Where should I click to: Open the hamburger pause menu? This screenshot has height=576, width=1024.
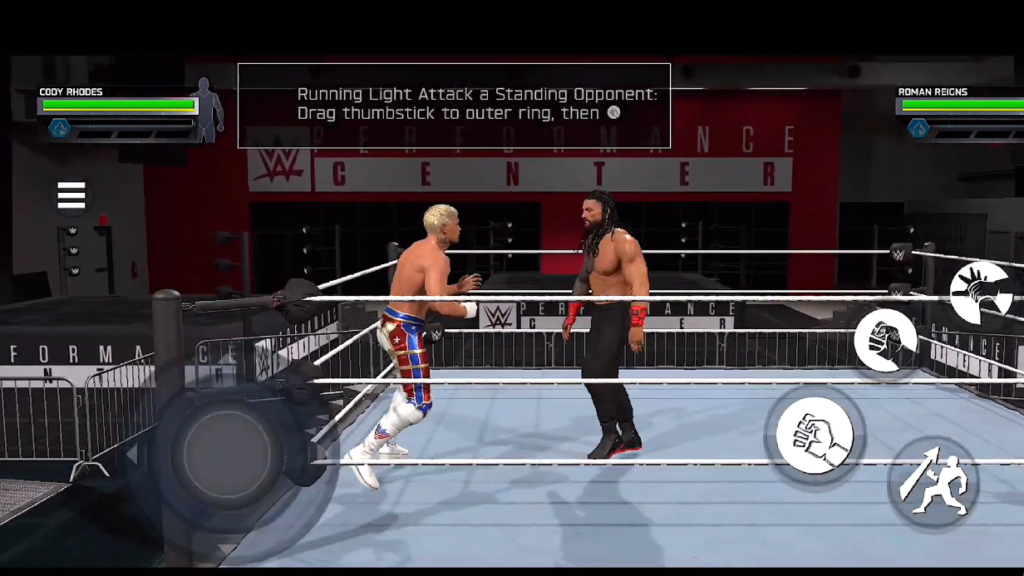[x=71, y=196]
